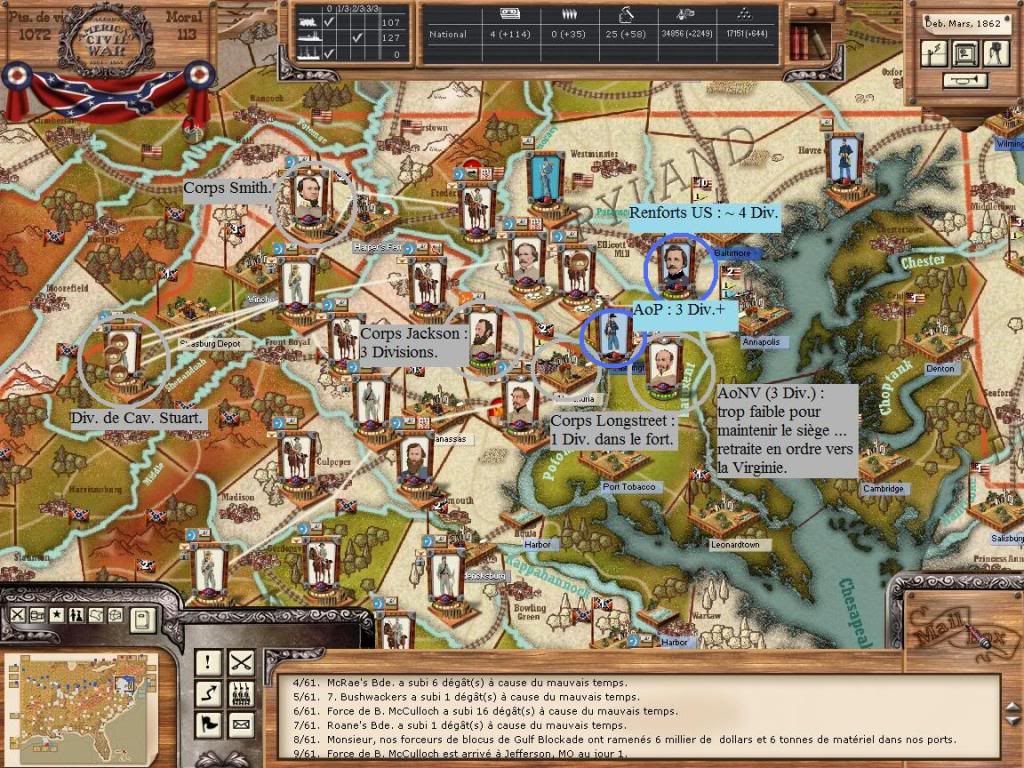Jump to a location on the minimap
Image resolution: width=1024 pixels, height=768 pixels.
click(78, 705)
